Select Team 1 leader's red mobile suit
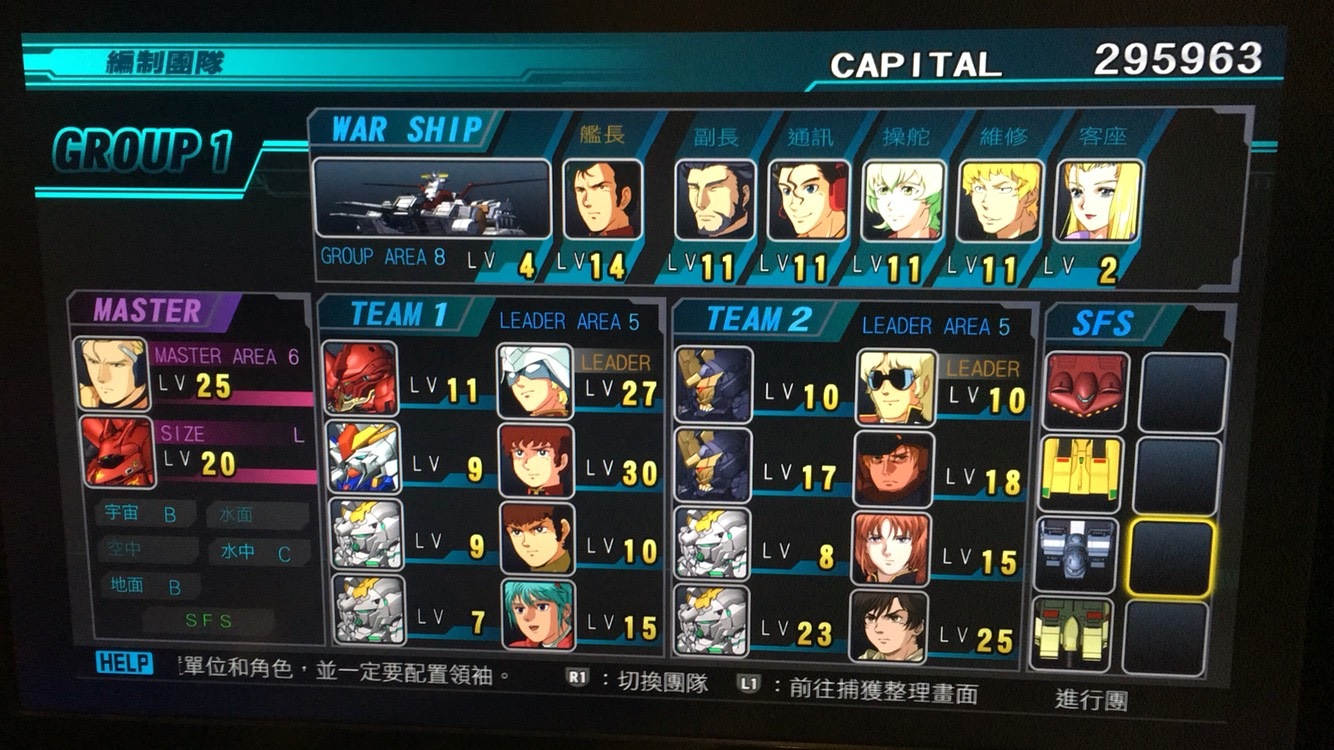The height and width of the screenshot is (750, 1334). click(360, 379)
